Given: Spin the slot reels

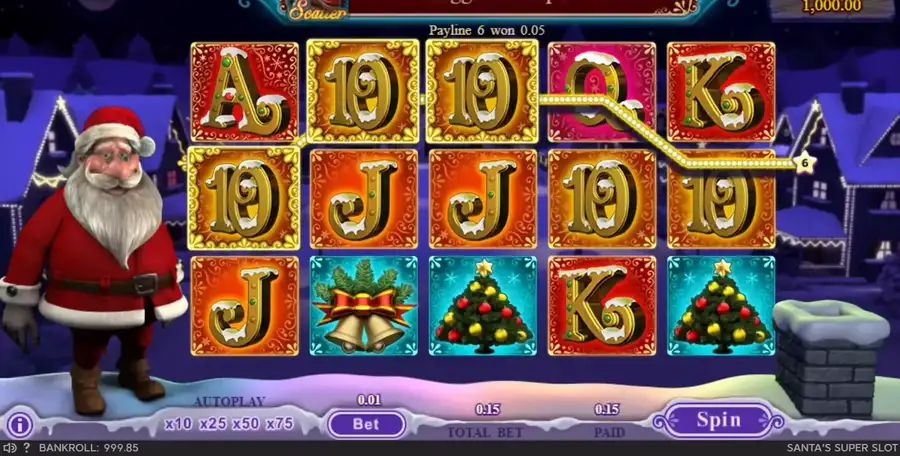Looking at the screenshot, I should point(718,420).
